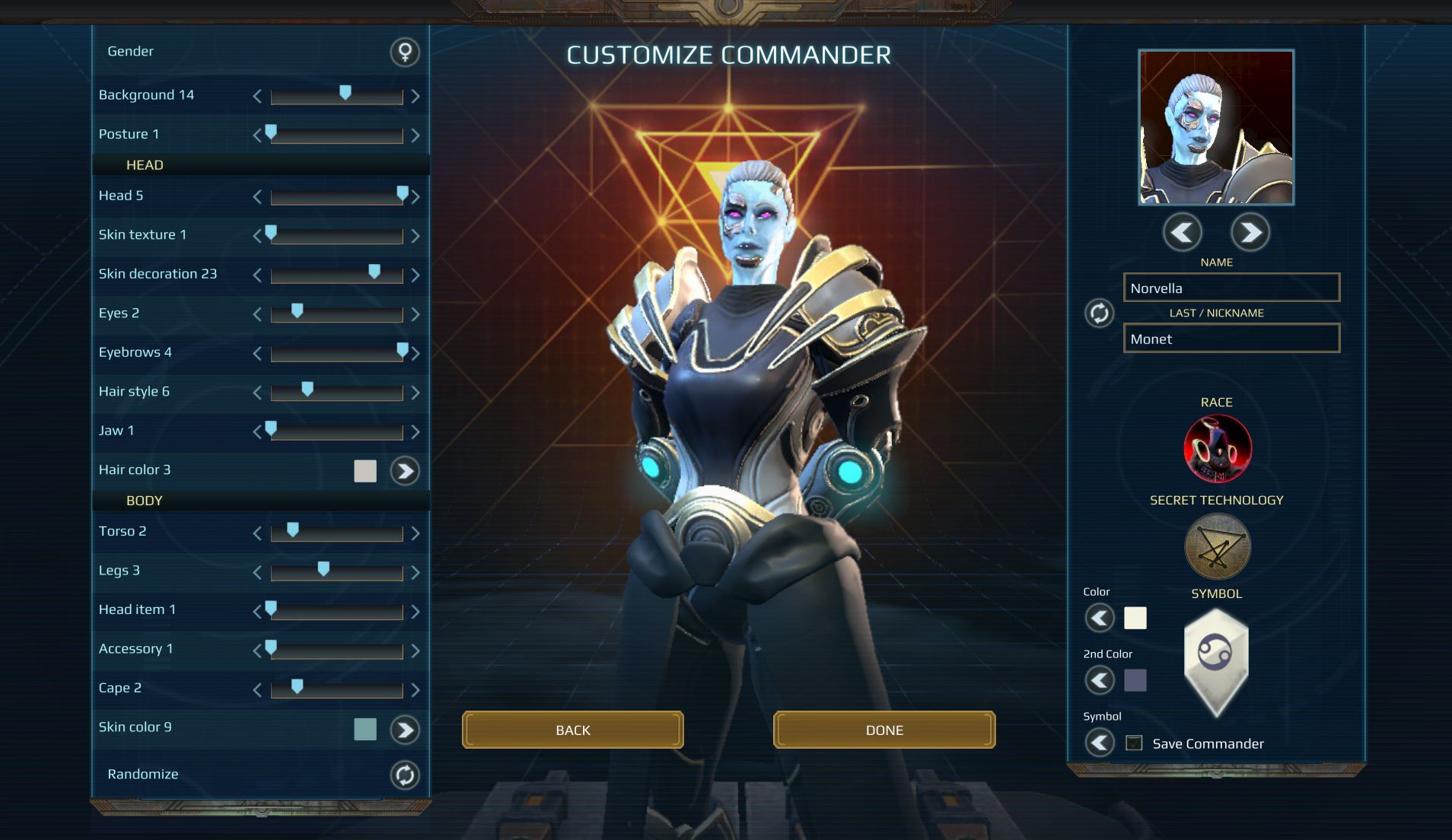Click the previous portrait arrow

1181,232
